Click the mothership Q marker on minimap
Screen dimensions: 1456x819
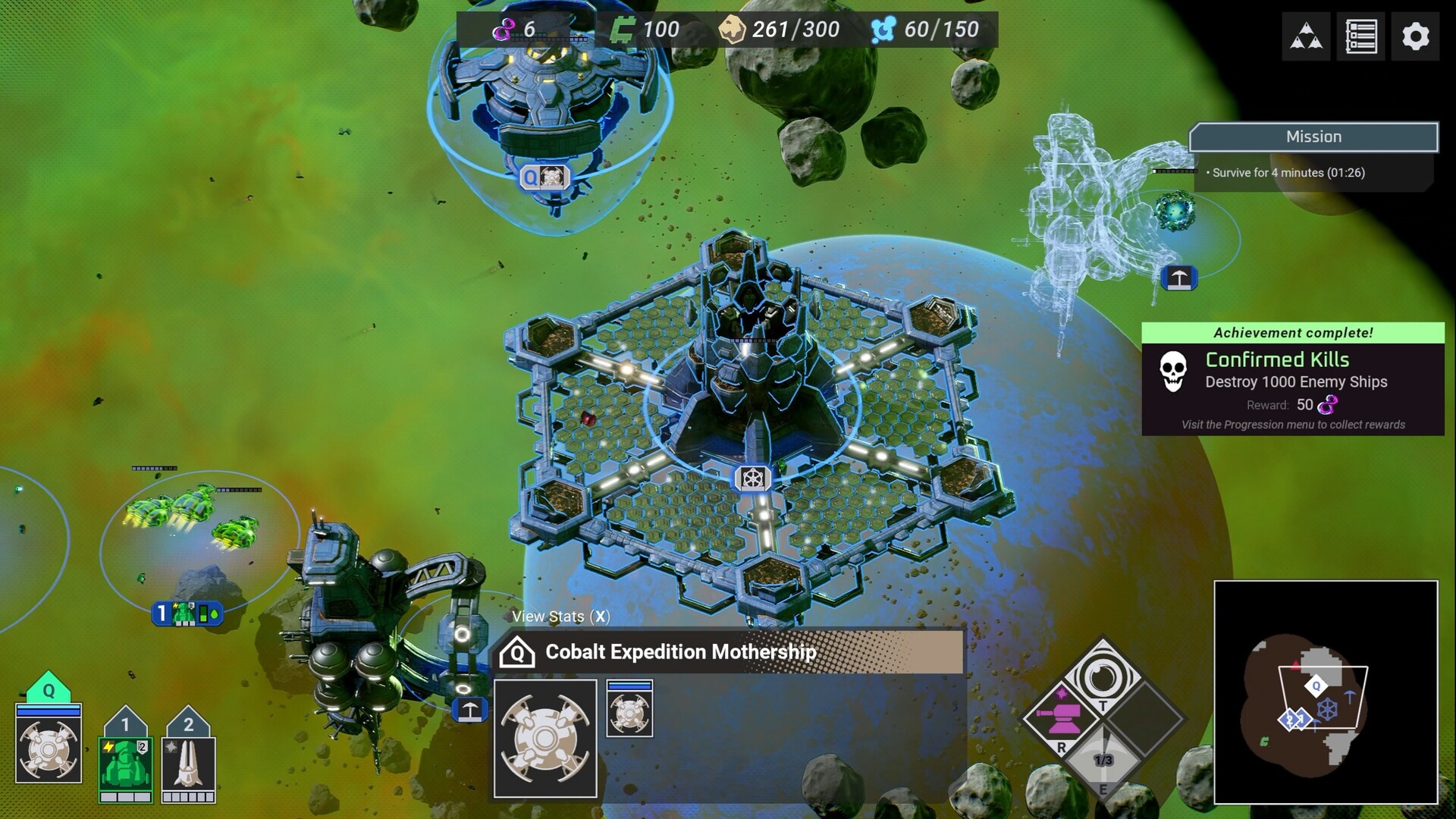1316,686
